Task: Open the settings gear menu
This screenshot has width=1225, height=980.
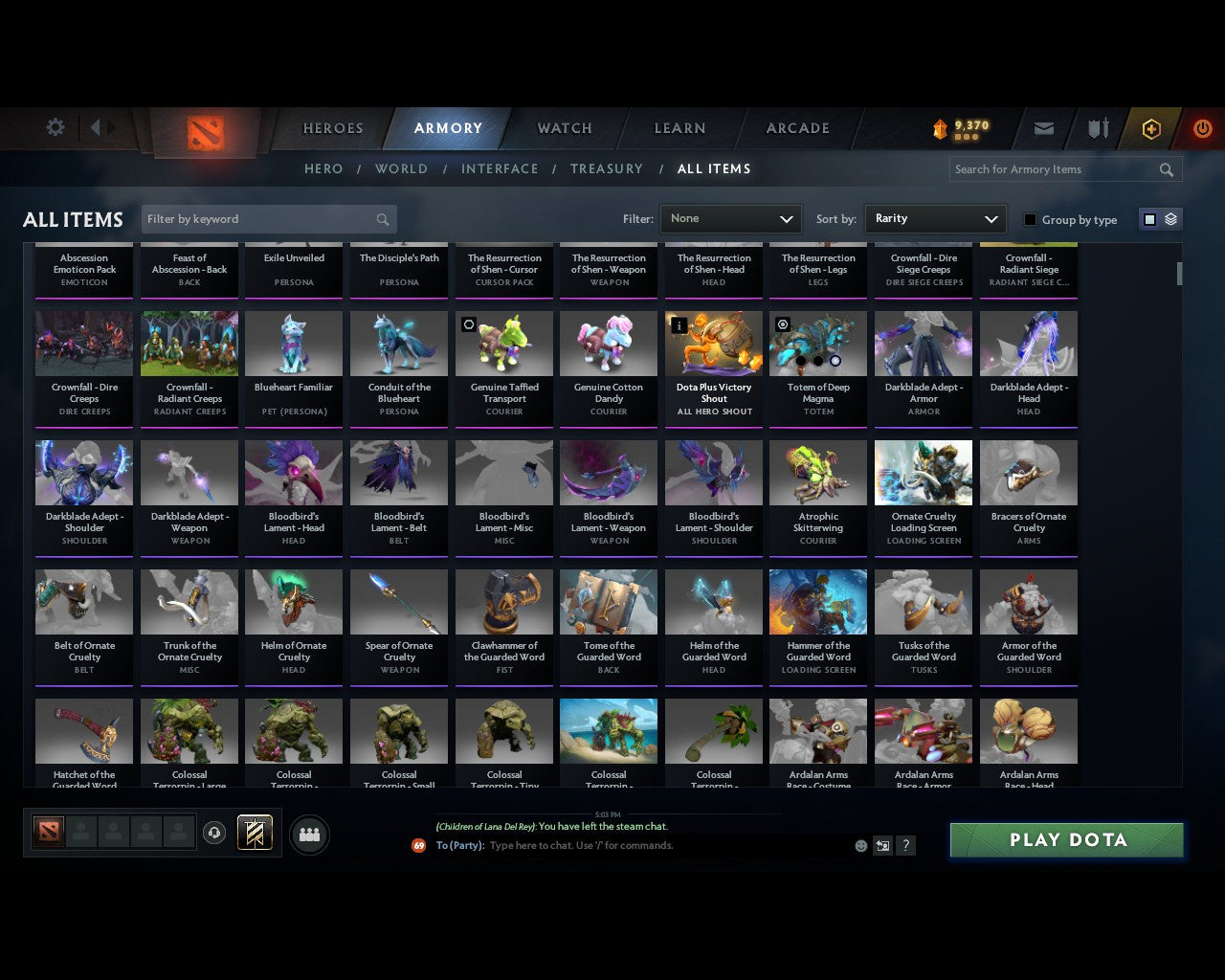Action: pos(55,126)
